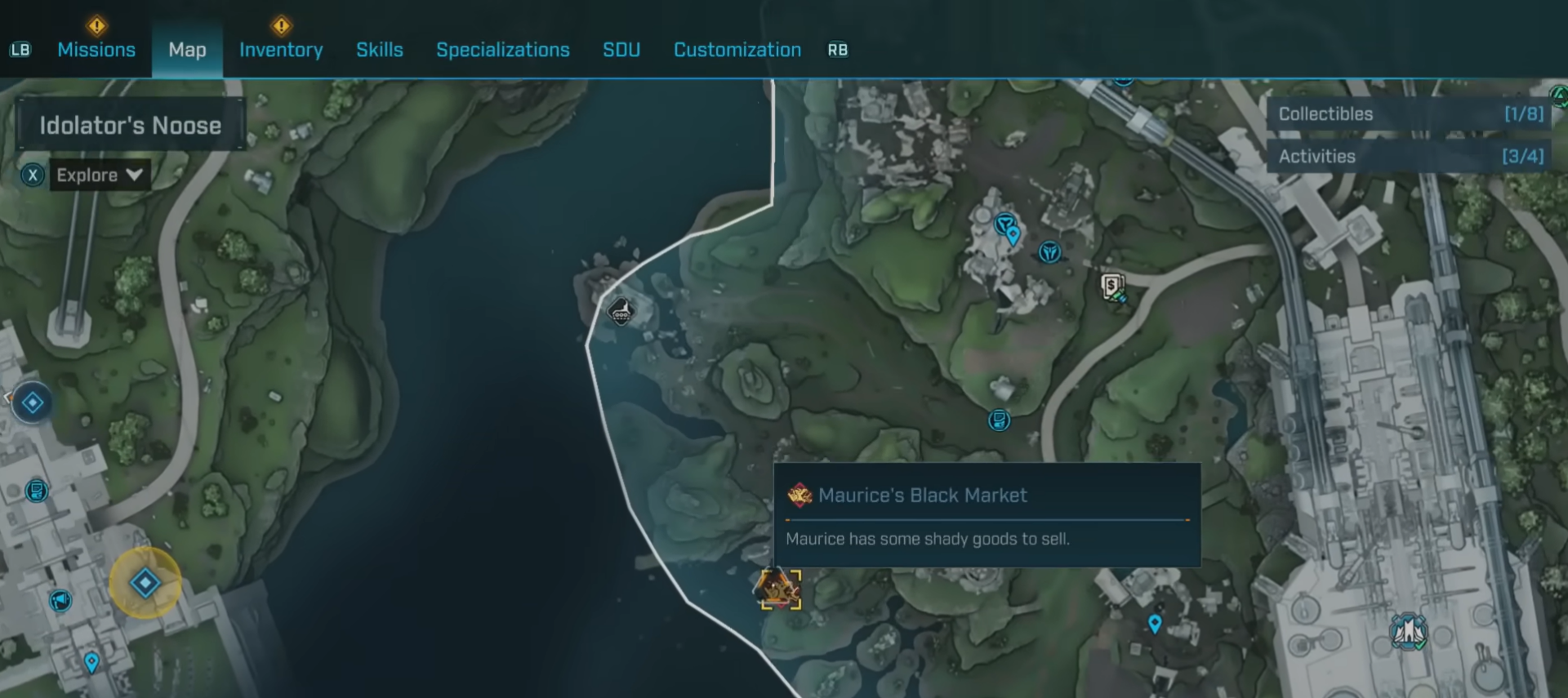Expand the Explore filter dropdown
Viewport: 1568px width, 698px height.
(100, 175)
